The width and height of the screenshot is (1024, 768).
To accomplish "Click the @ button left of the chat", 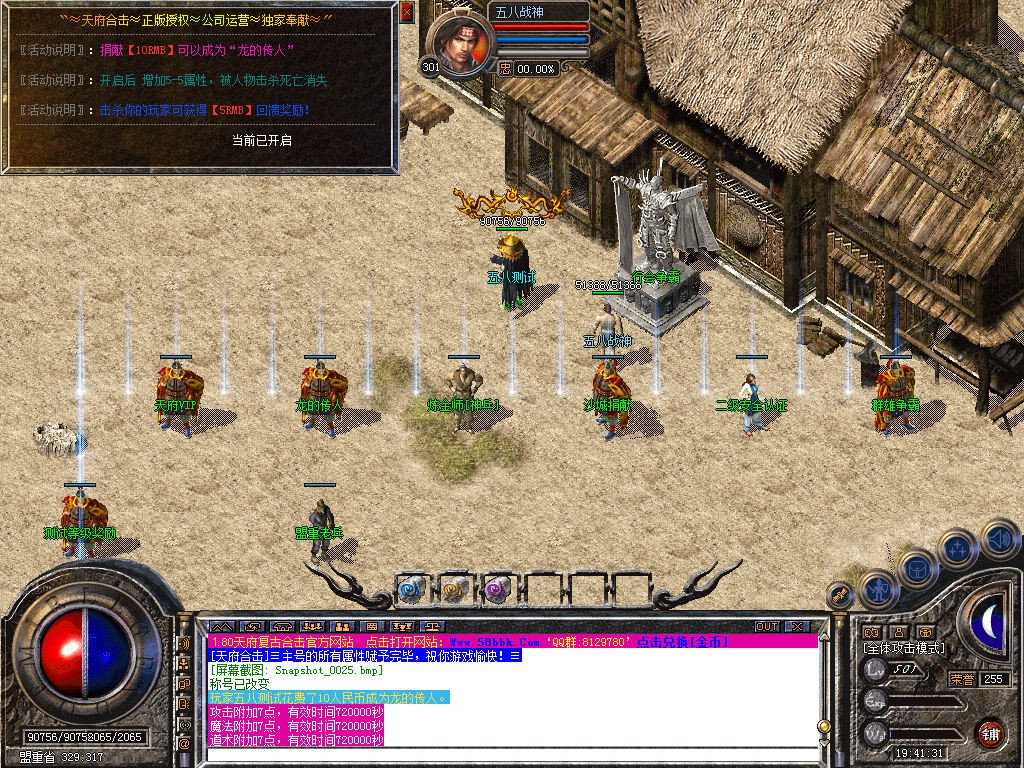I will pyautogui.click(x=184, y=744).
